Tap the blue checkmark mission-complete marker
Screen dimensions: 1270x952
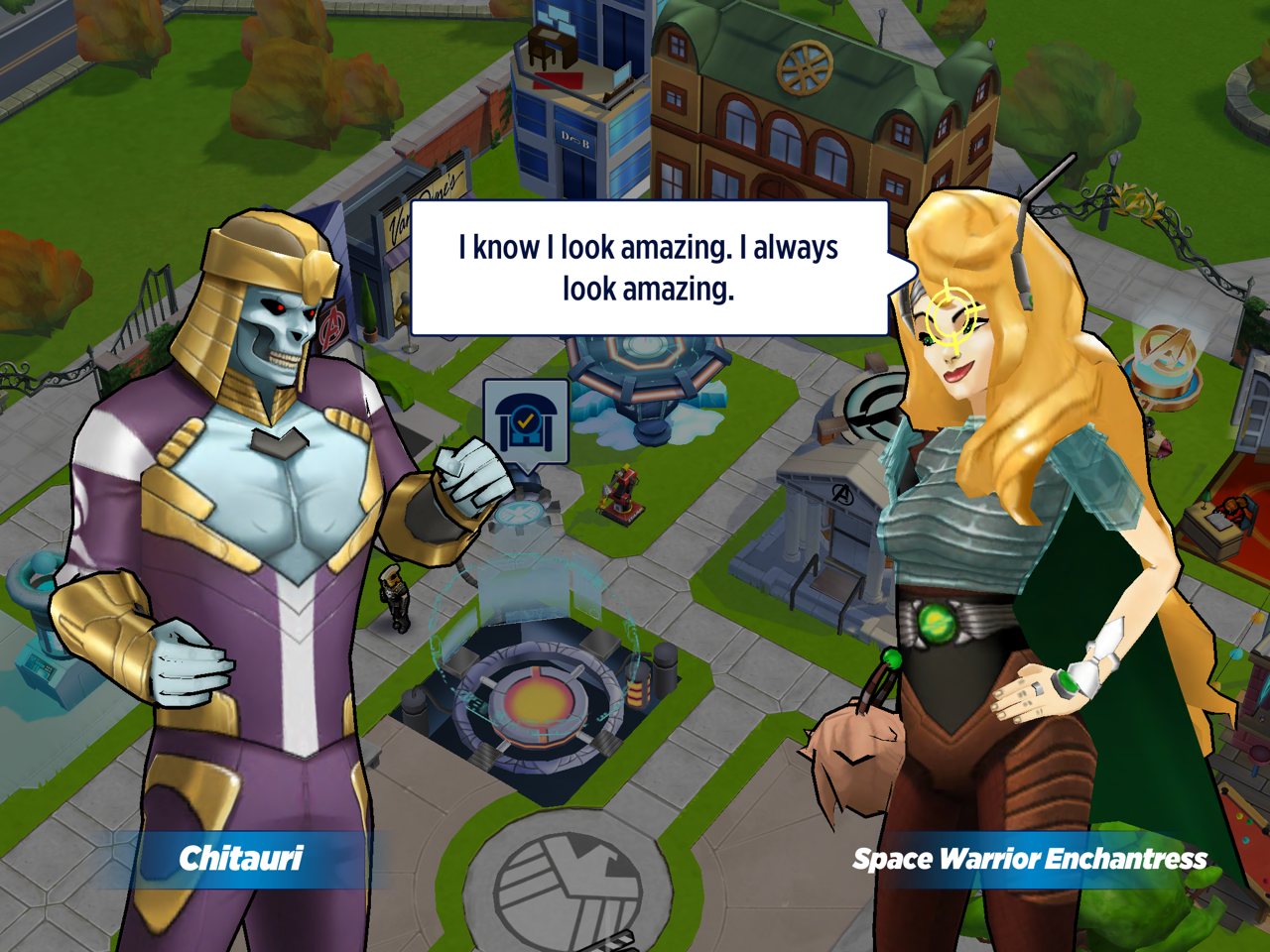(x=526, y=422)
